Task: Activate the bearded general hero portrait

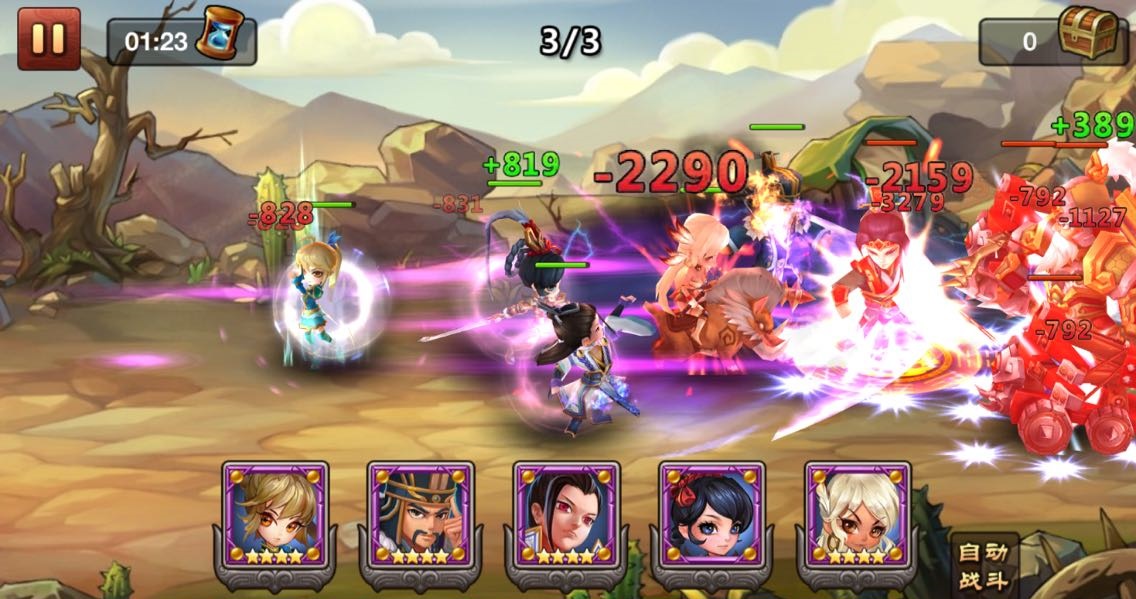Action: [421, 516]
